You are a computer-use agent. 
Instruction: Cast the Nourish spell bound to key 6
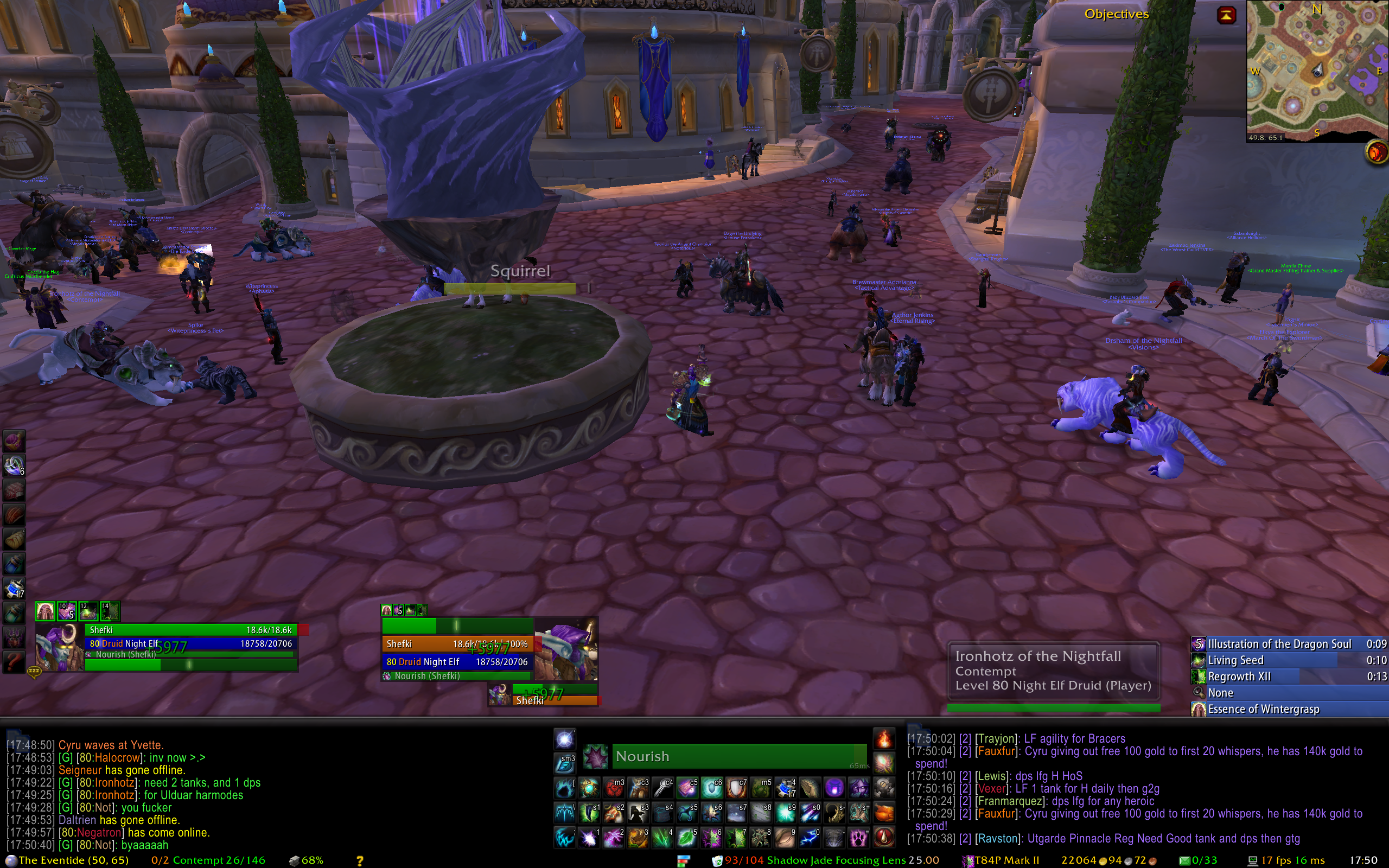point(712,838)
